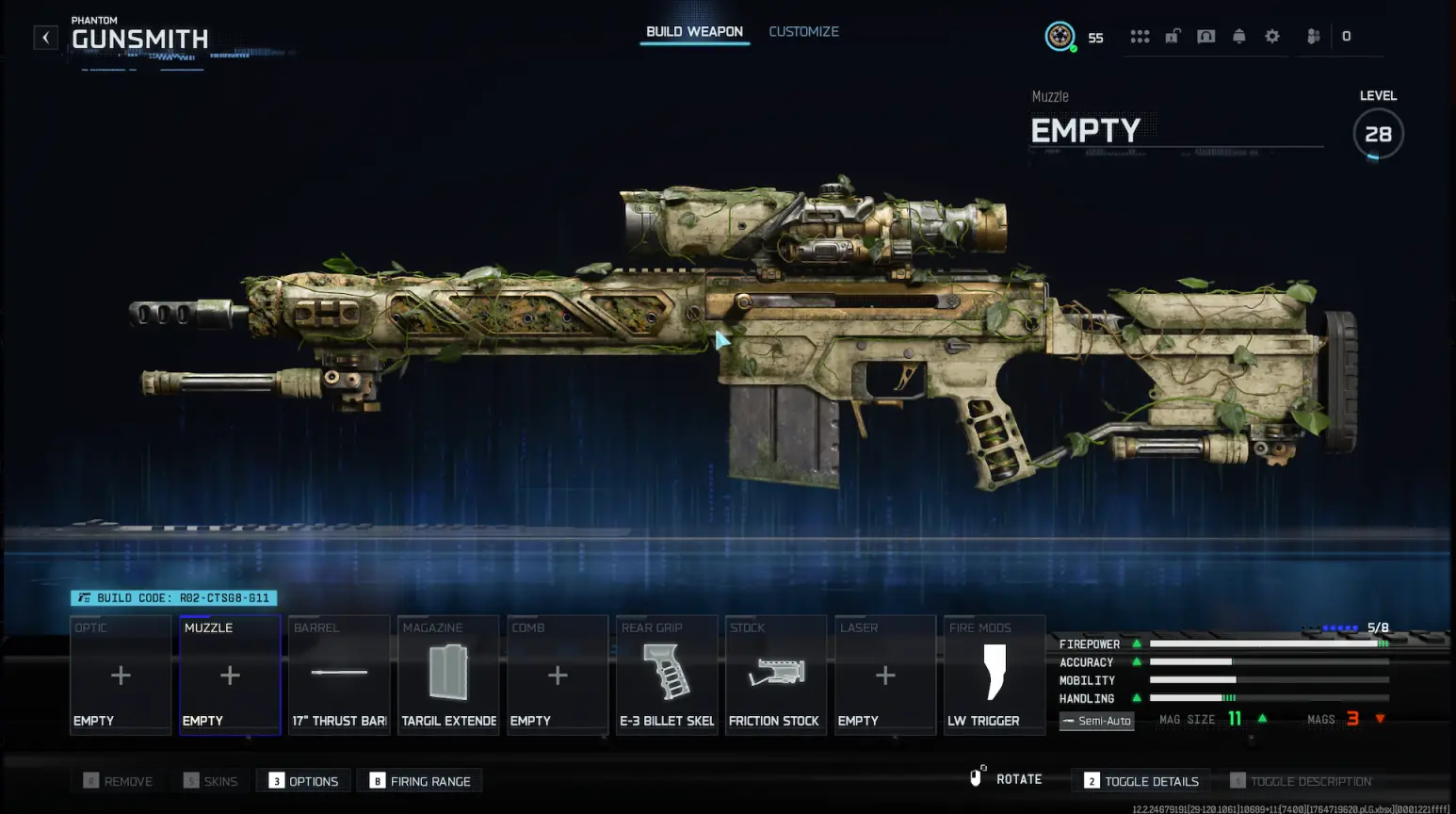Click the apps grid icon

click(1140, 36)
